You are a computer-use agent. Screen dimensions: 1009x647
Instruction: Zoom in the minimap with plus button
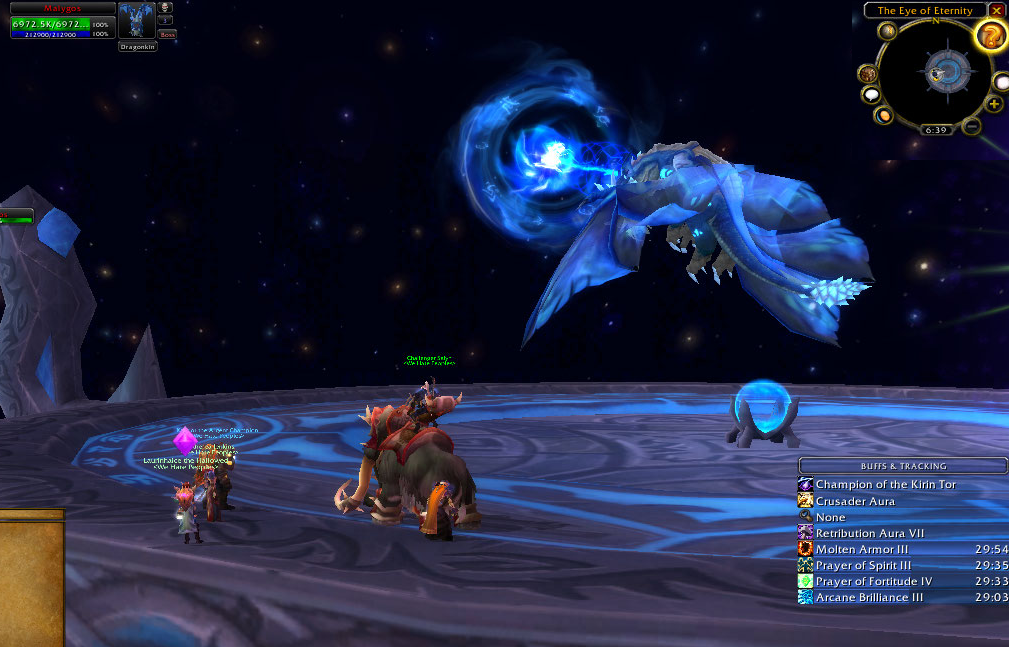pos(994,104)
